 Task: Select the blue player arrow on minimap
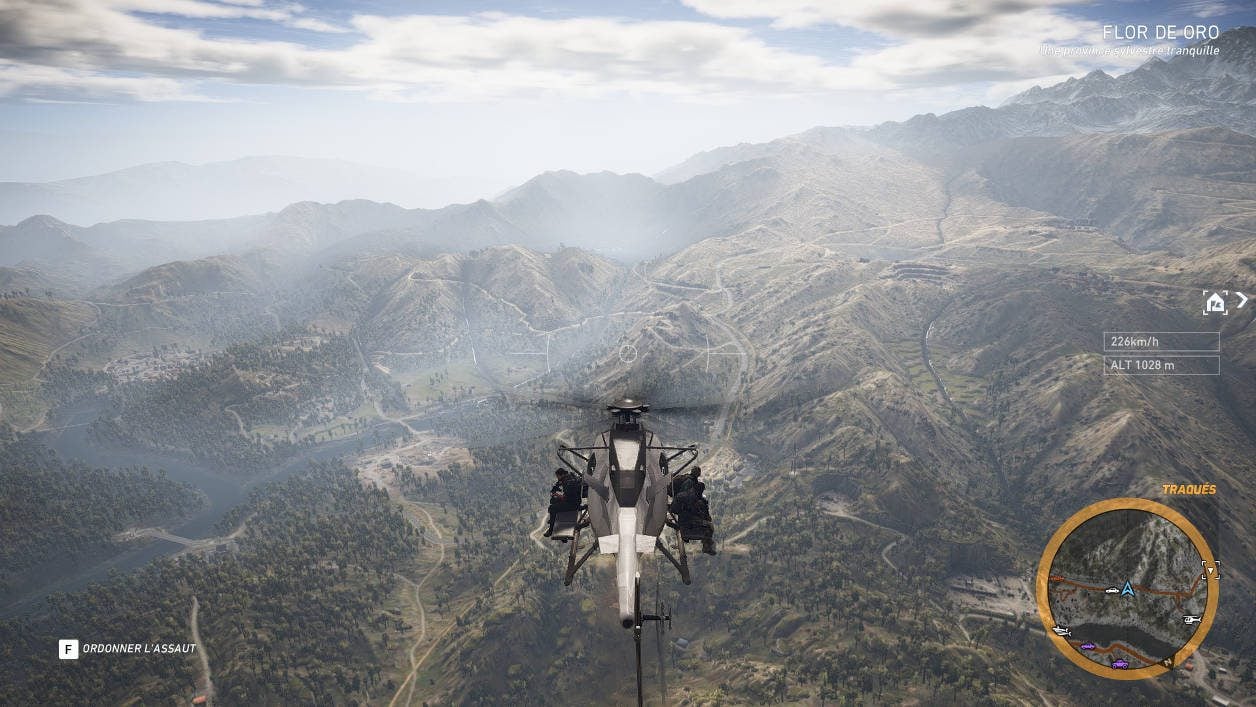(x=1128, y=588)
